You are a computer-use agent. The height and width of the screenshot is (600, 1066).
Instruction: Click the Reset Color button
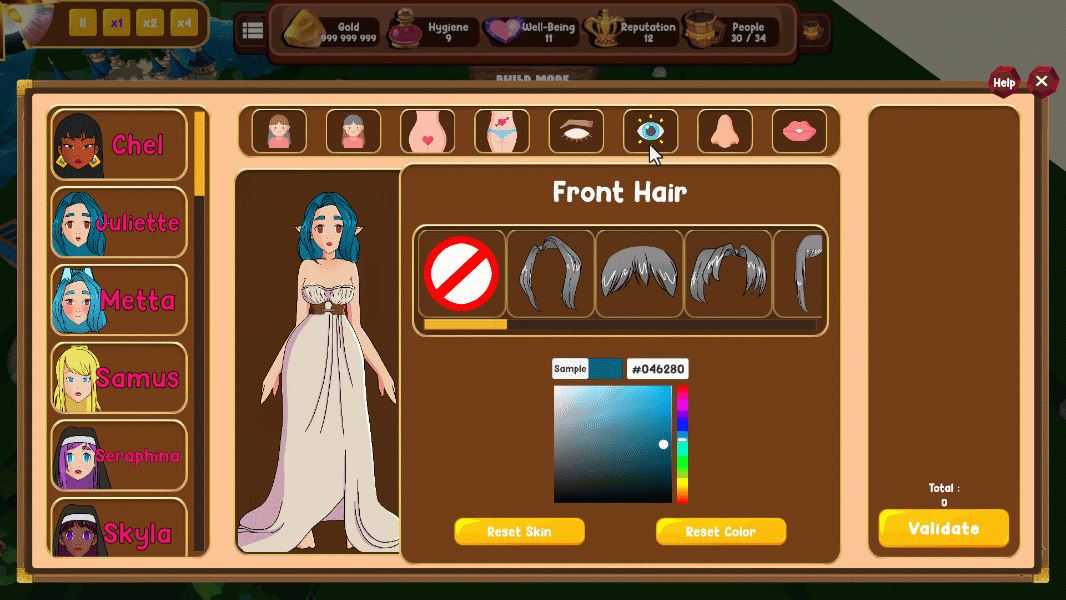[720, 532]
